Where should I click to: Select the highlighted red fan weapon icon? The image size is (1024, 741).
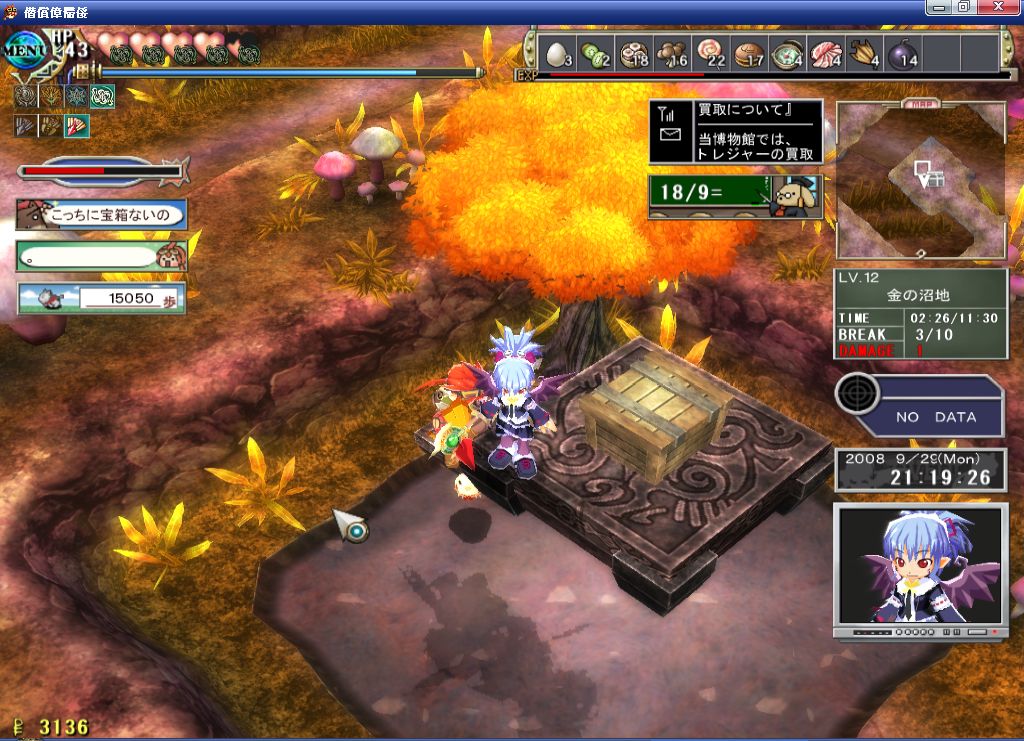[x=77, y=126]
